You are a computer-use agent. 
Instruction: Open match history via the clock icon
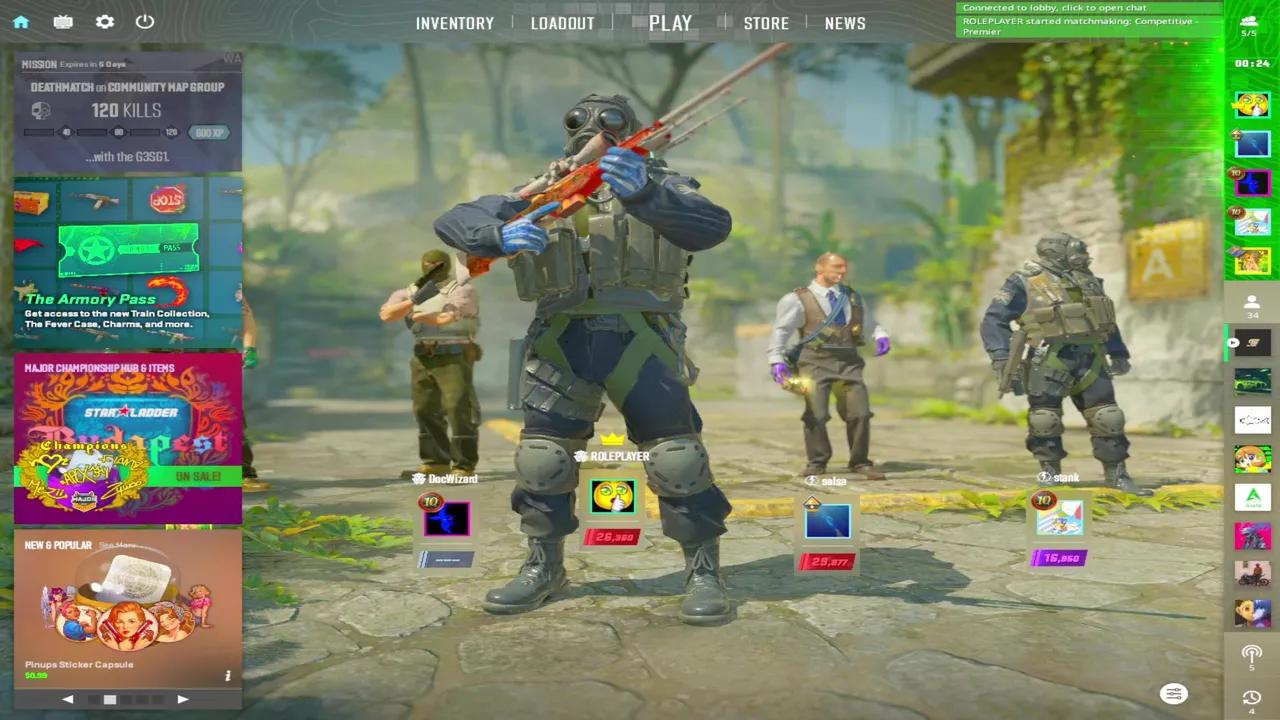pos(1252,696)
